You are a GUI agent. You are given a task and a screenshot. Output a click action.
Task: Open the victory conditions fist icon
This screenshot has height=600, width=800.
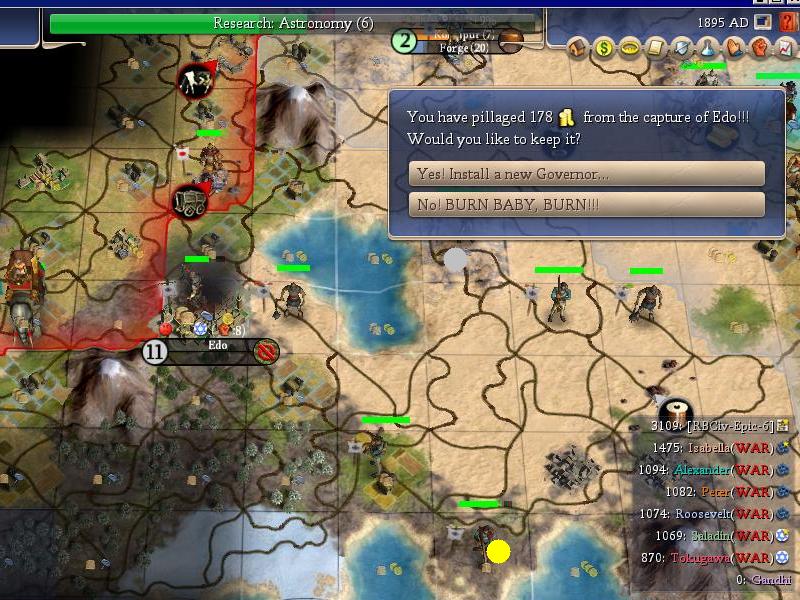(760, 48)
